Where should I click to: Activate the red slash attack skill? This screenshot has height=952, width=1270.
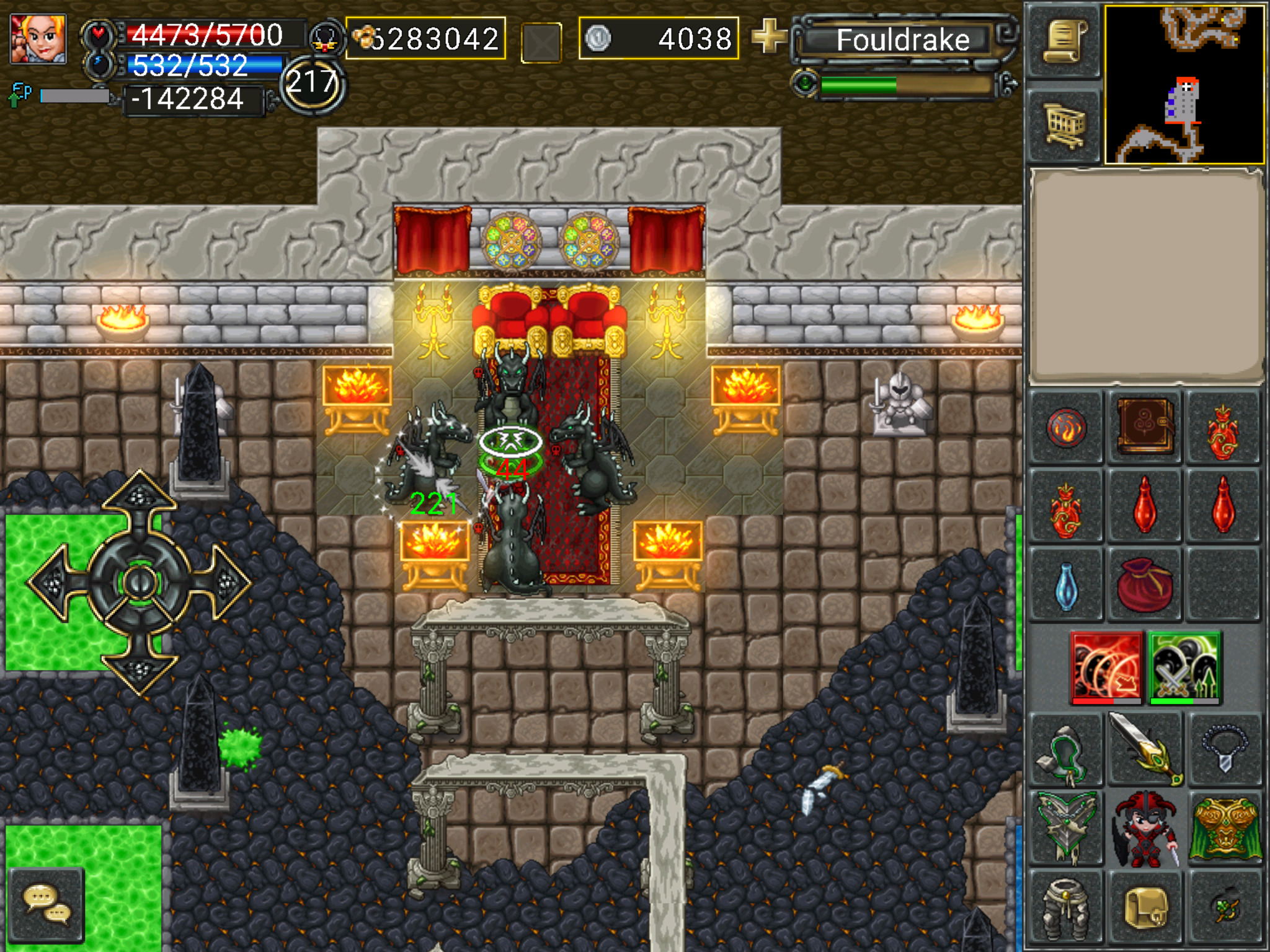1107,667
